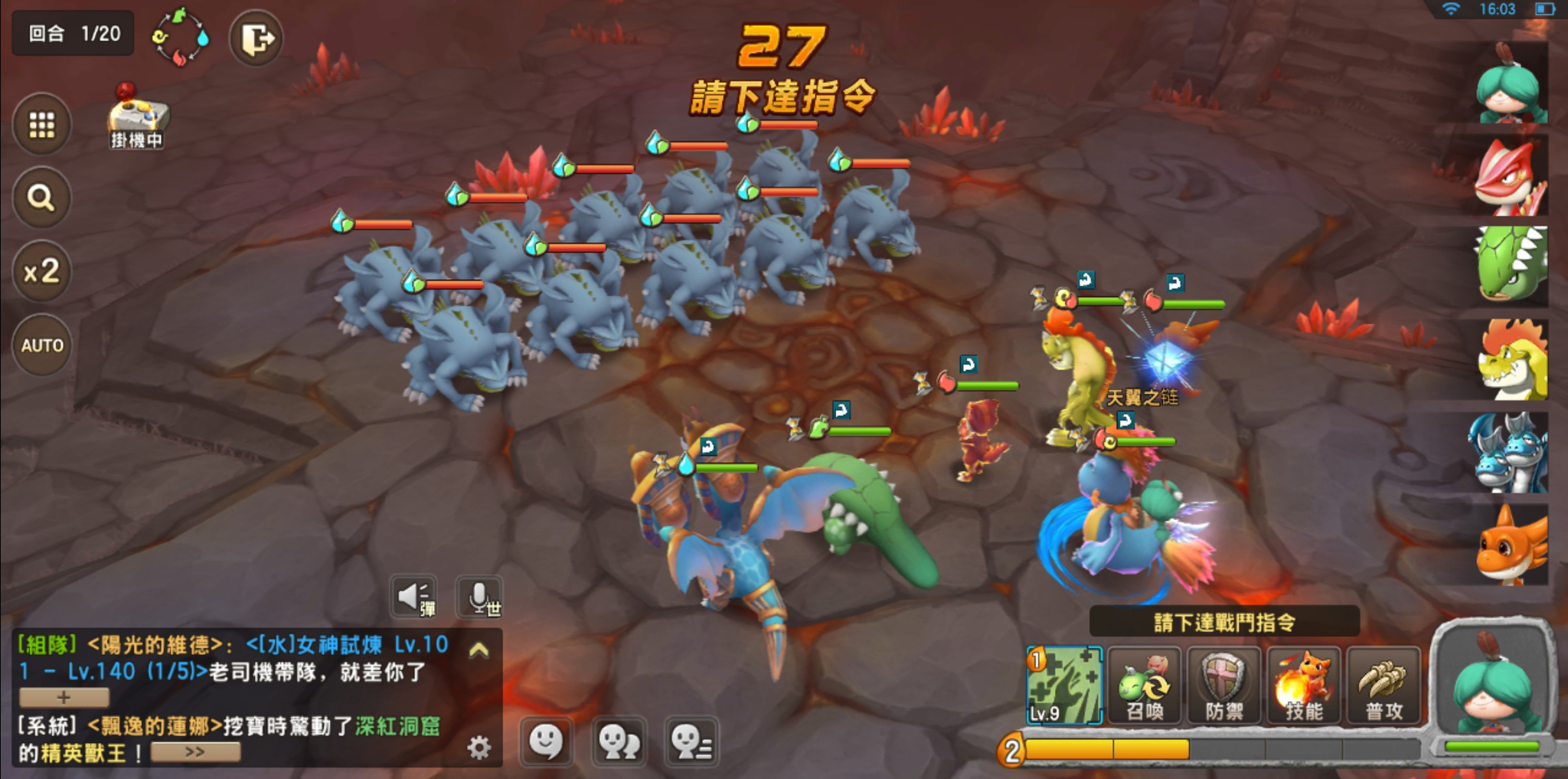Open the 技能 skill command
Screen dimensions: 1568x779
click(x=1304, y=686)
